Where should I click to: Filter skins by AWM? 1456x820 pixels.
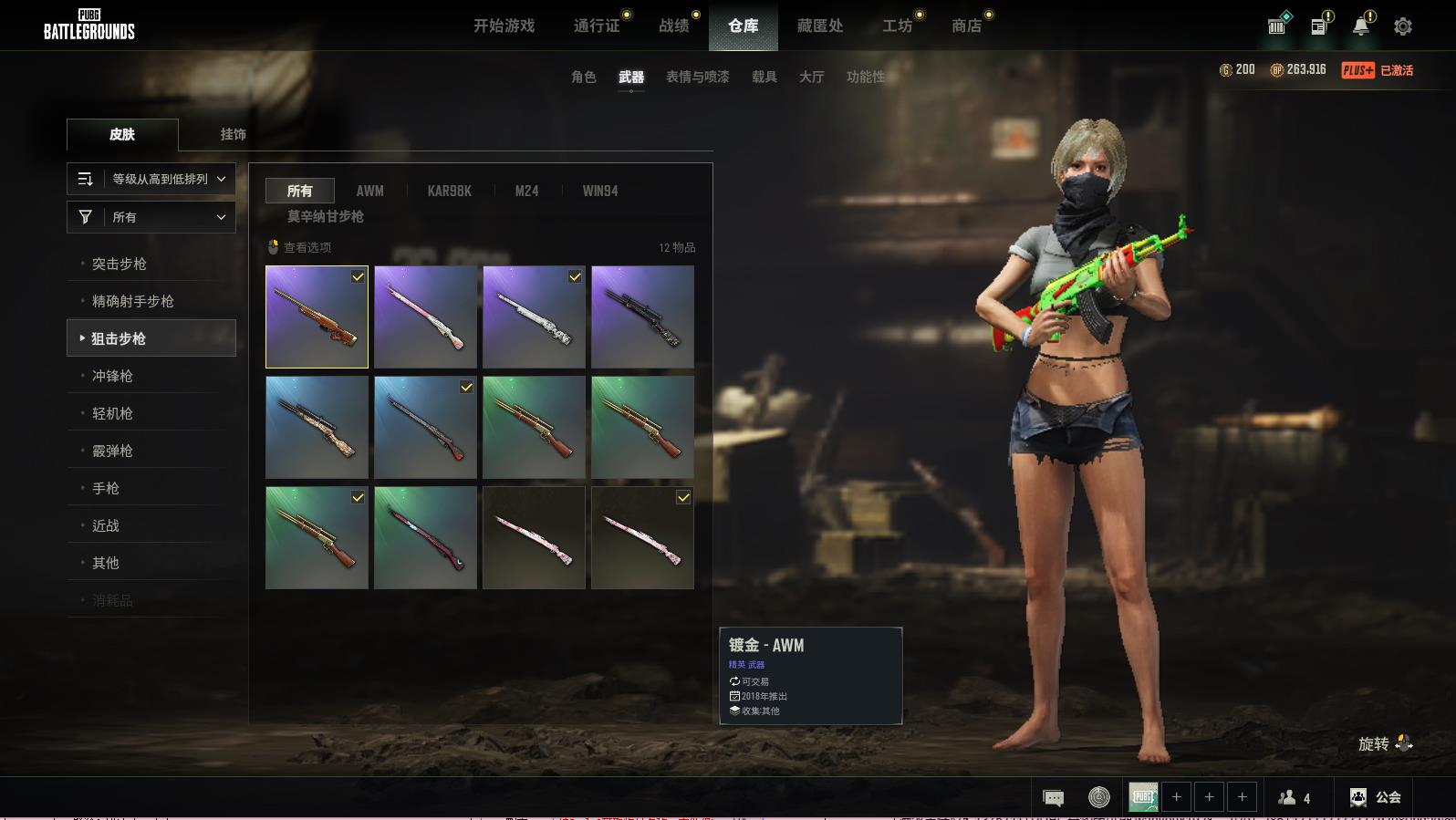click(x=369, y=191)
